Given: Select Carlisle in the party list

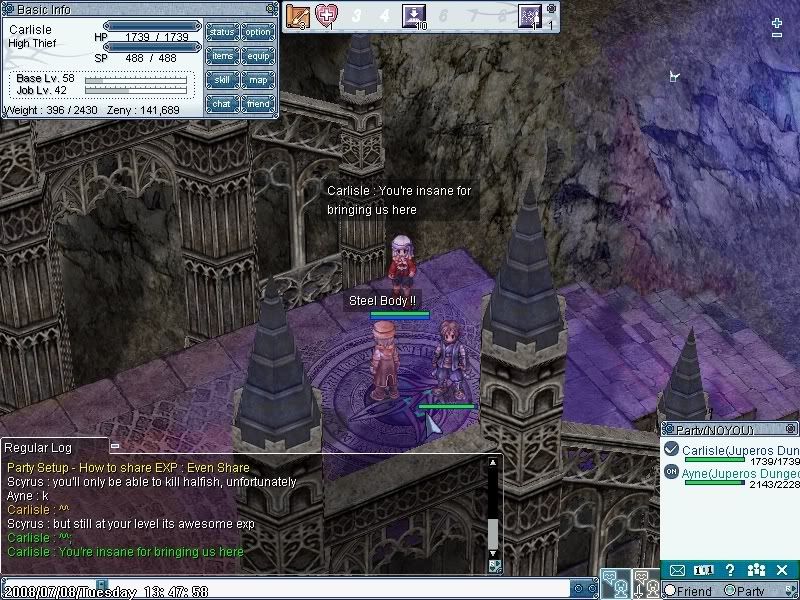Looking at the screenshot, I should 741,450.
